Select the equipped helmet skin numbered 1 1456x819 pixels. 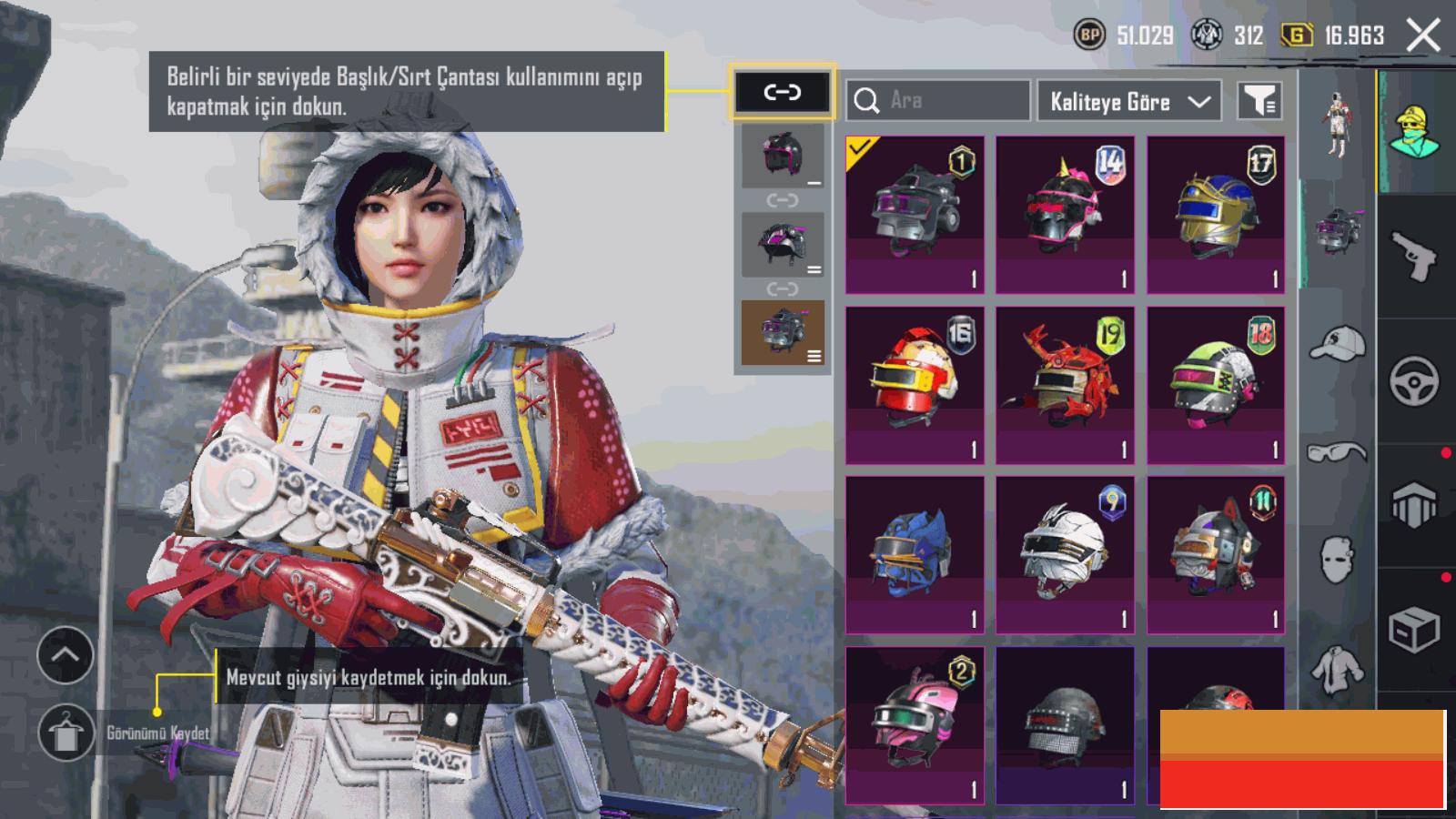(x=915, y=215)
